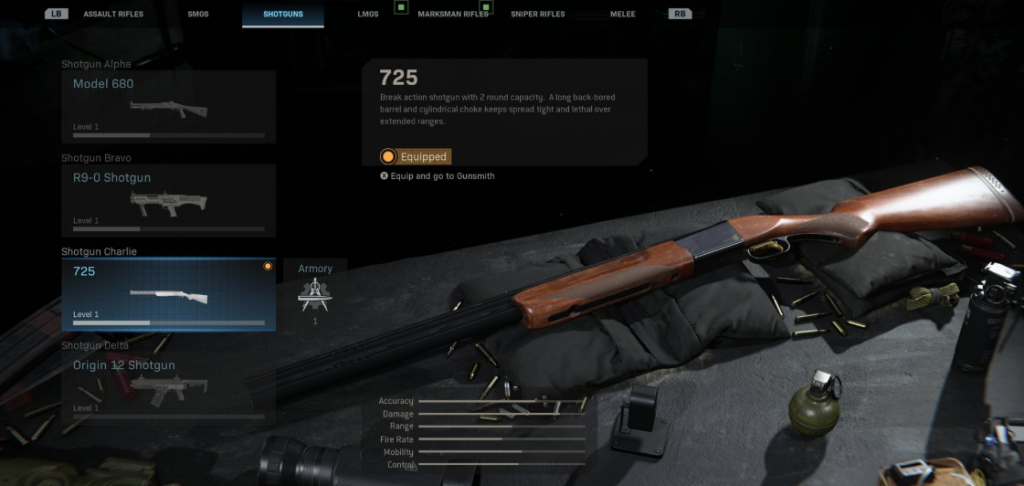
Task: Switch to Marksman Rifles tab
Action: [446, 15]
